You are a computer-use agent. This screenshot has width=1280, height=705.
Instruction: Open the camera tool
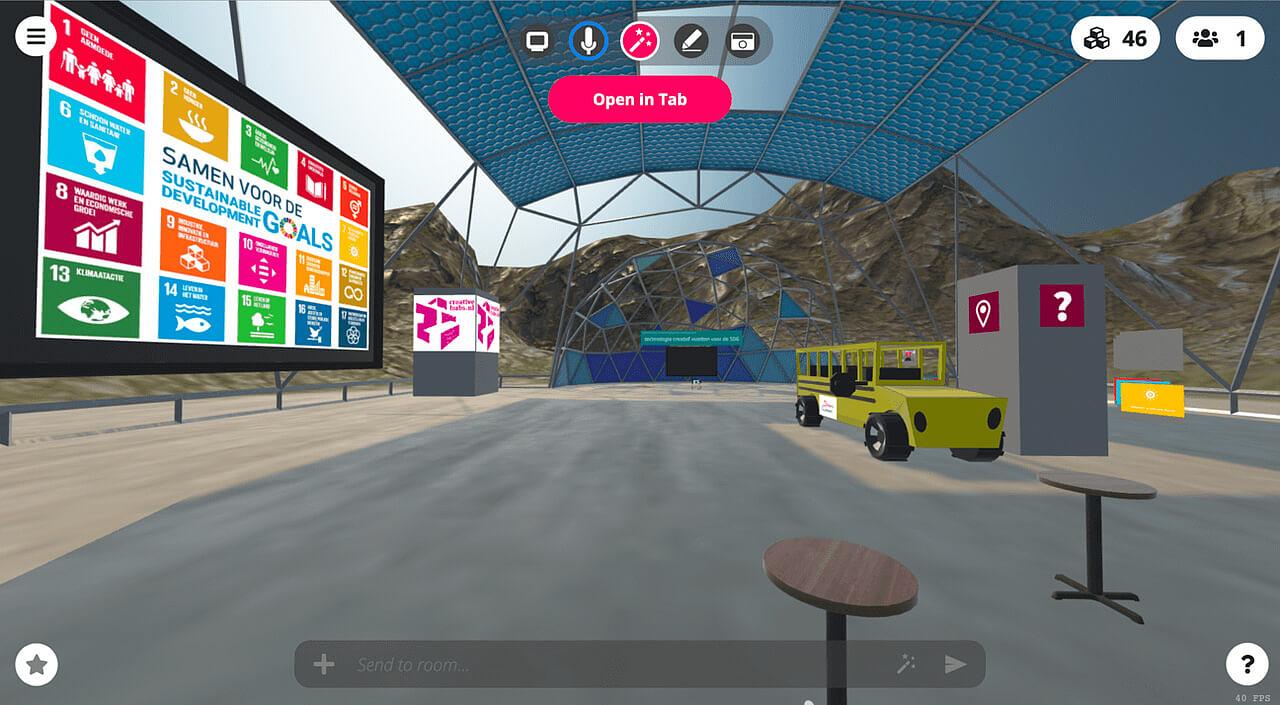click(742, 41)
